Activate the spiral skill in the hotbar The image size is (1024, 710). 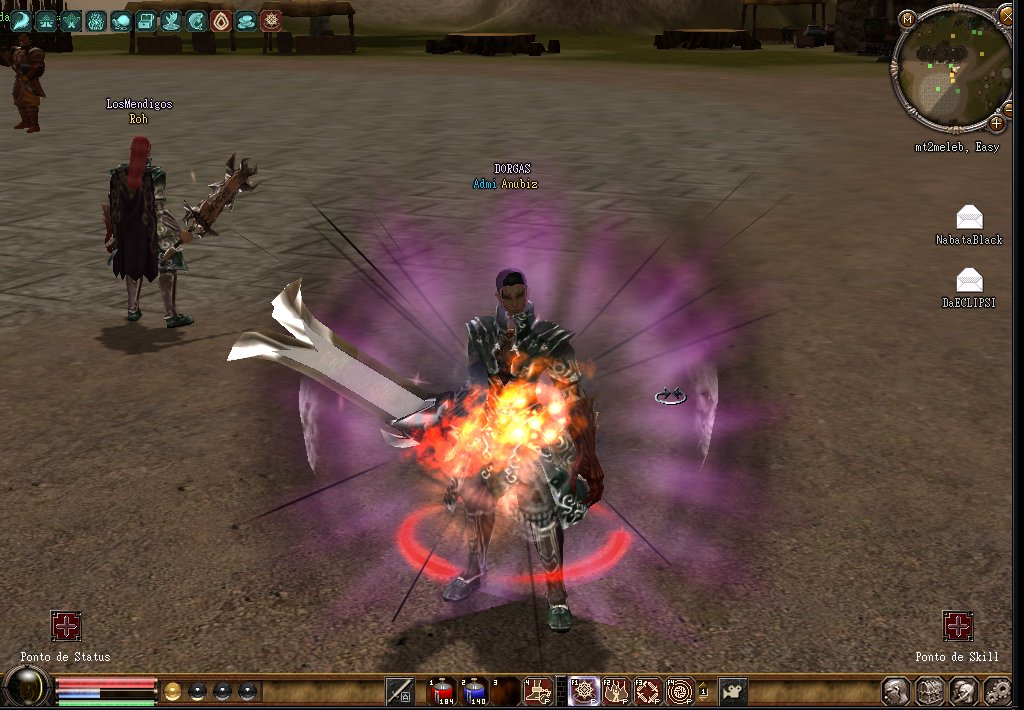pos(680,690)
